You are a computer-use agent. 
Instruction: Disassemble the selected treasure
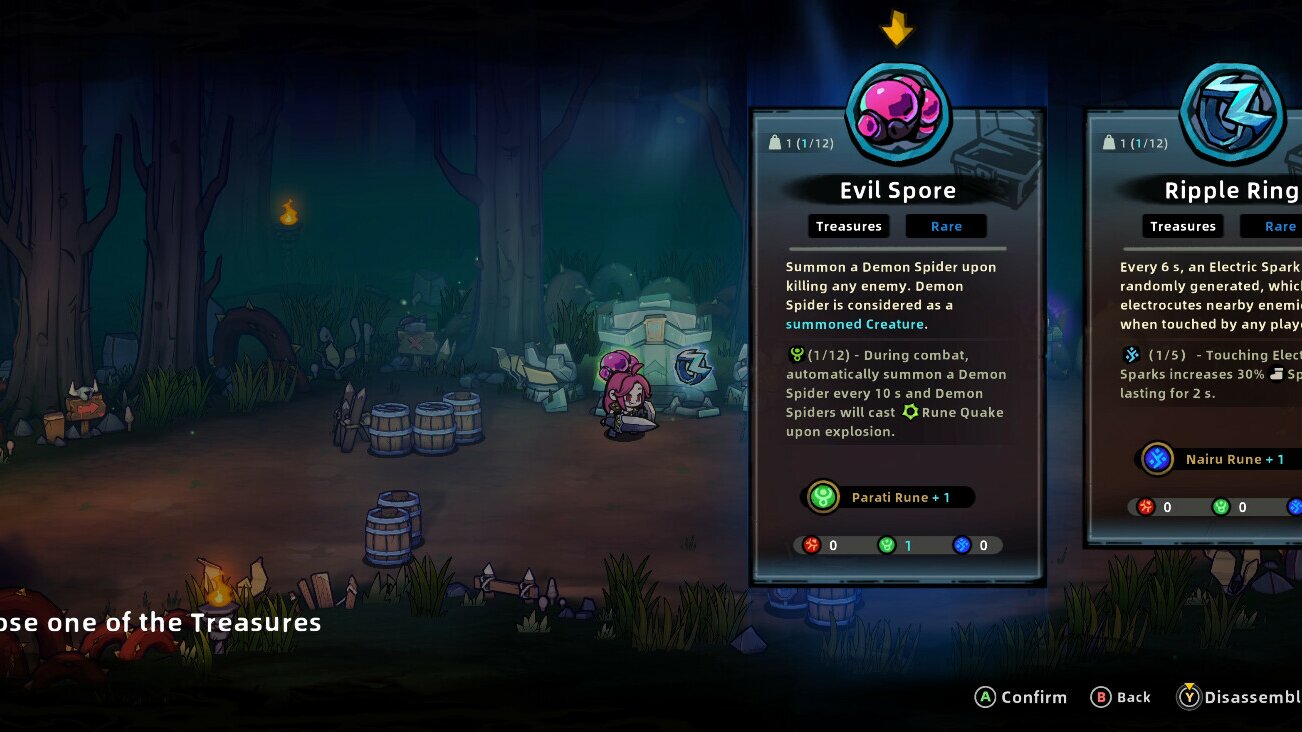point(1241,697)
